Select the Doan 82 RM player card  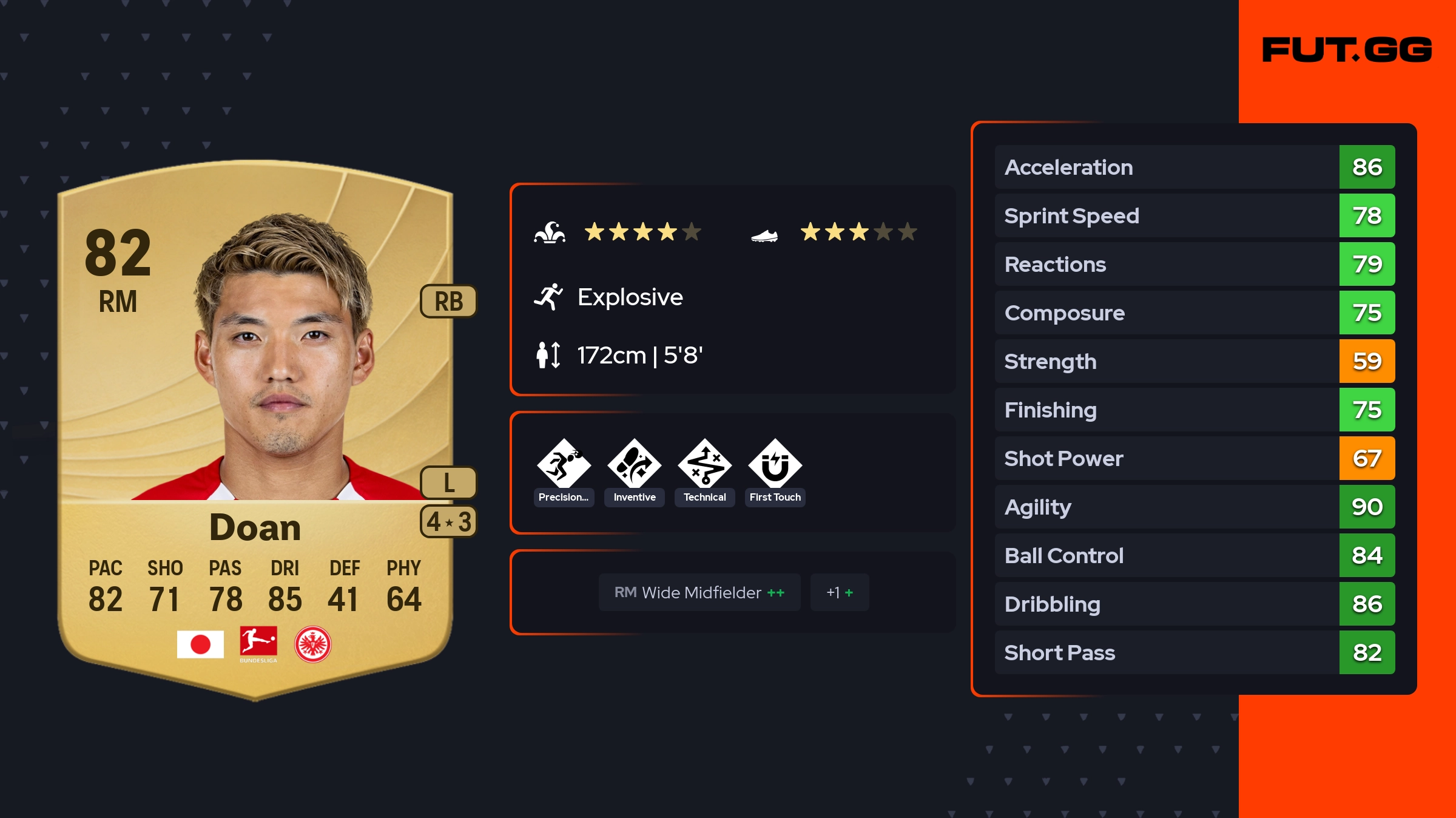255,425
